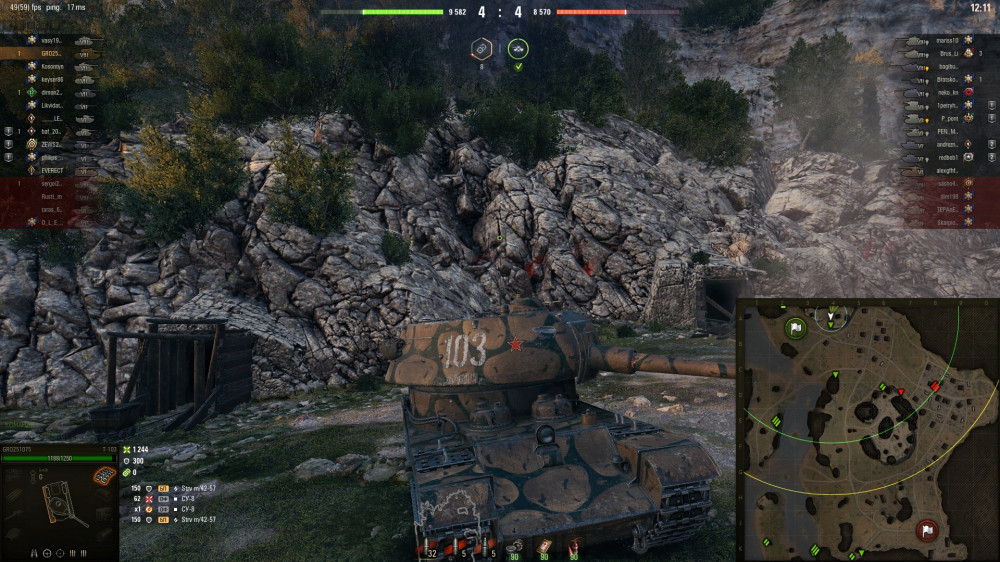Use the repair kit consumable

point(513,547)
